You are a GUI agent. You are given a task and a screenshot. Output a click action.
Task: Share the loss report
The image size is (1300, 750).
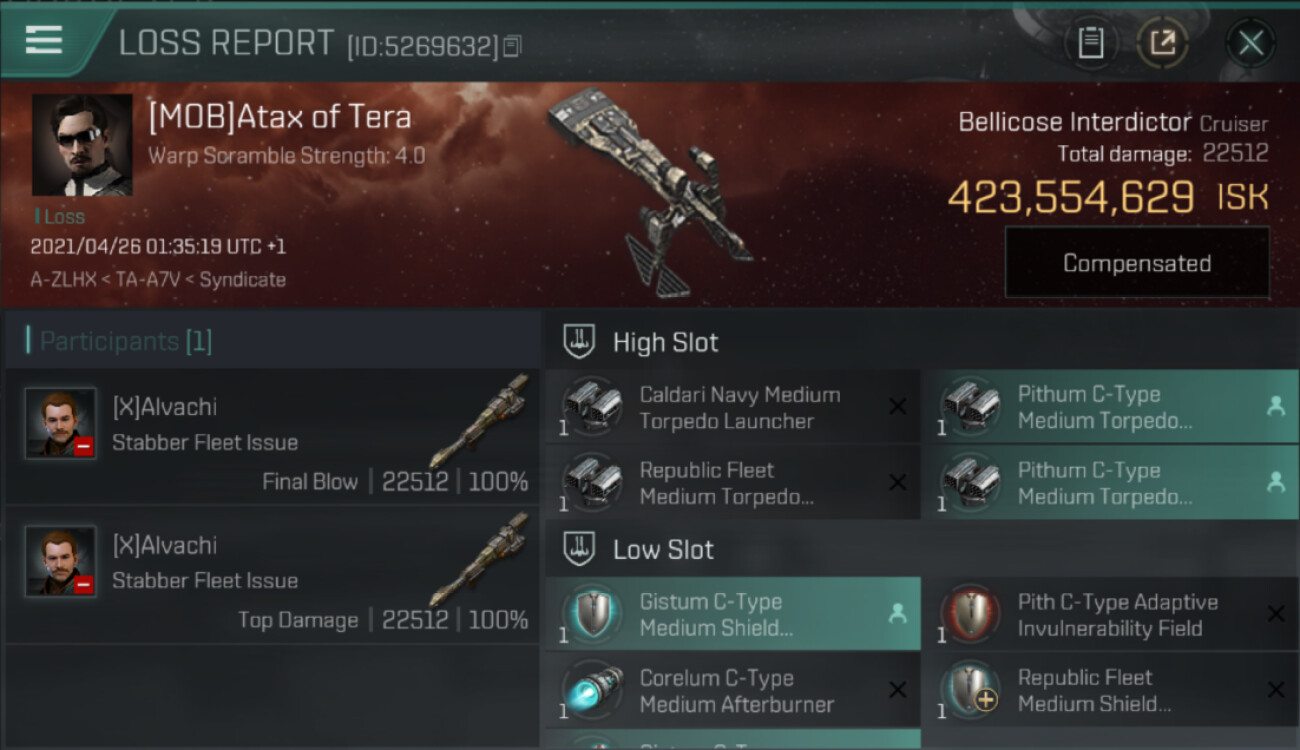pyautogui.click(x=1162, y=43)
